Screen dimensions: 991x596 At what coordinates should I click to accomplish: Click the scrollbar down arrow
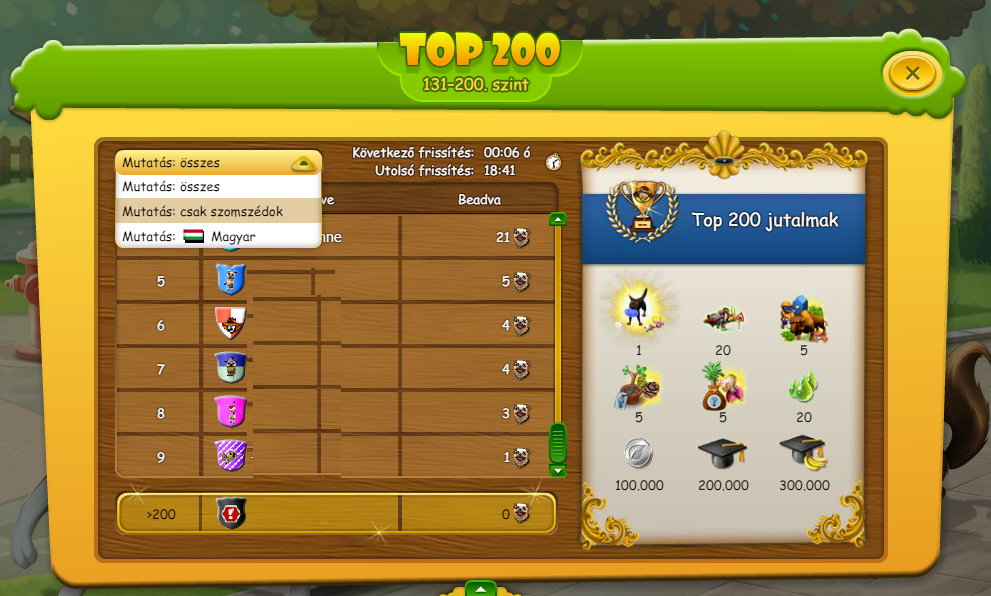(558, 470)
